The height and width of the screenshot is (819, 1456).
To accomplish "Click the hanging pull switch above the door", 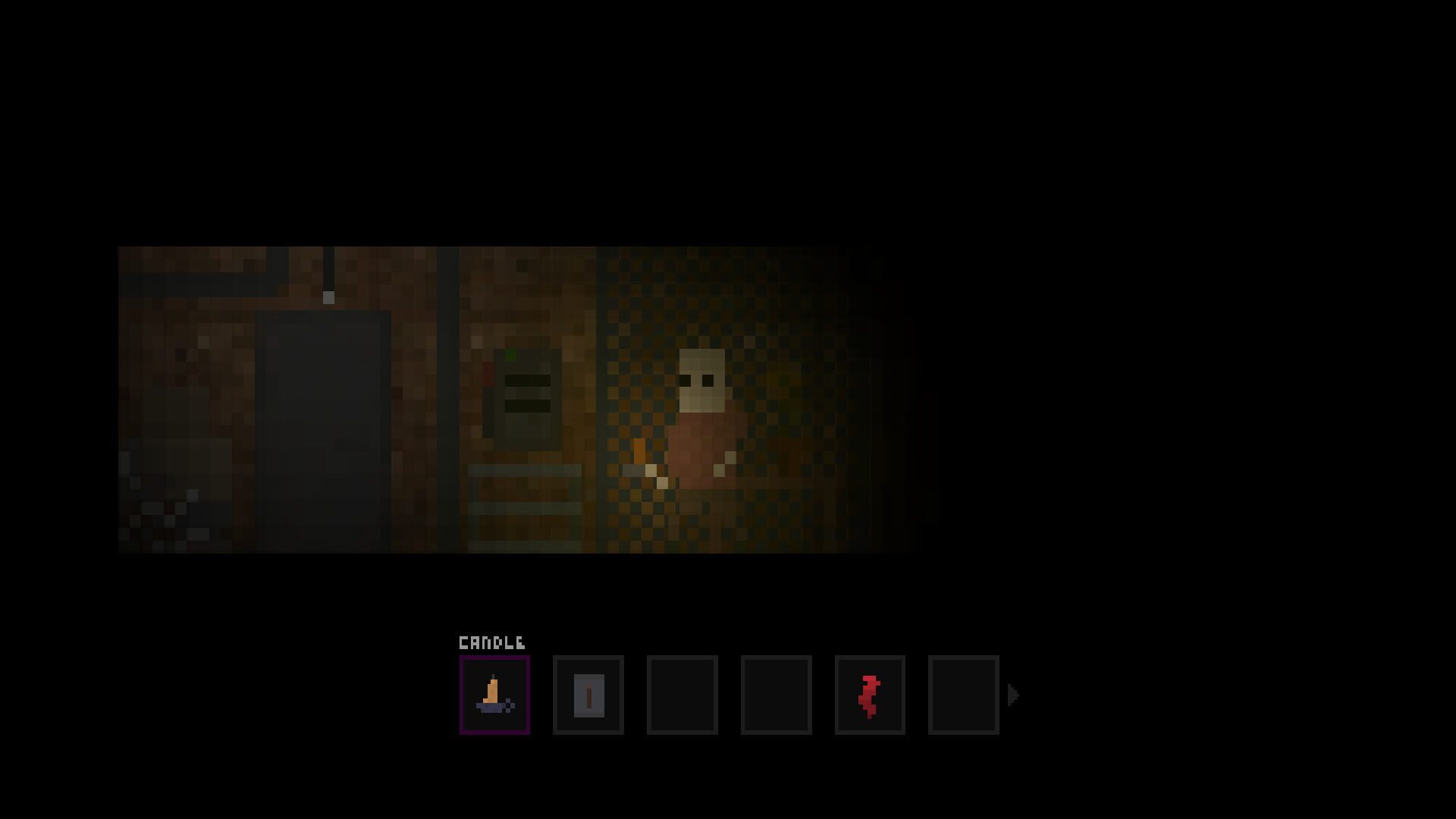I will point(328,298).
